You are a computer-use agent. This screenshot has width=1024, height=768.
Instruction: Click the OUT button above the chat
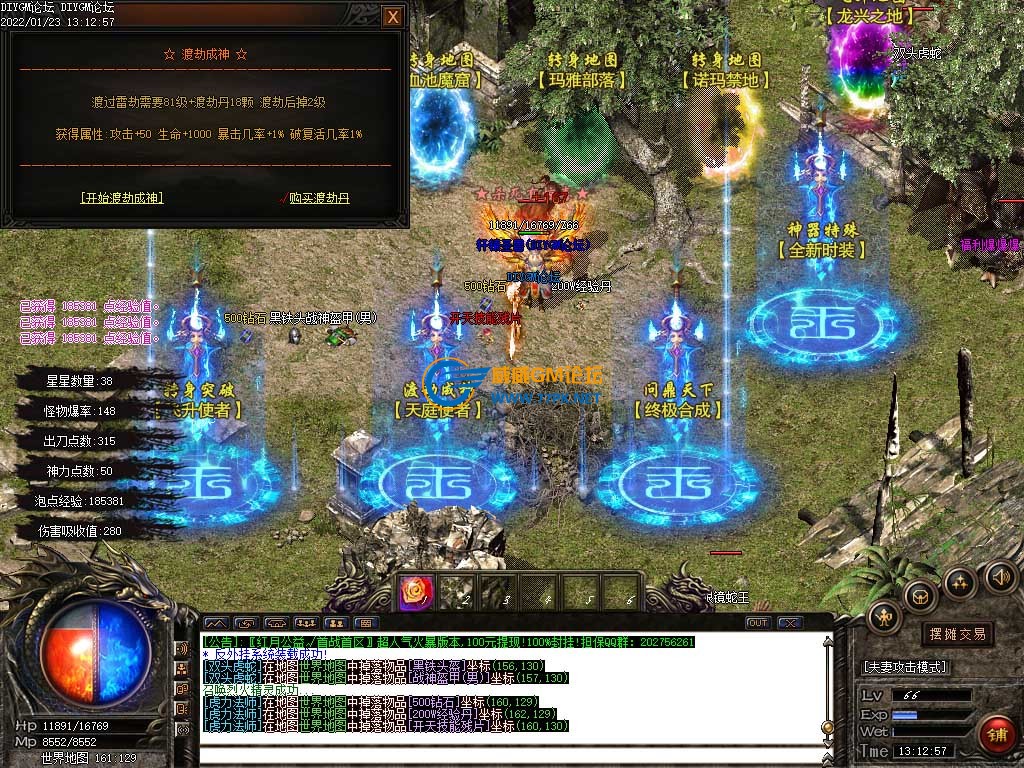pos(758,622)
